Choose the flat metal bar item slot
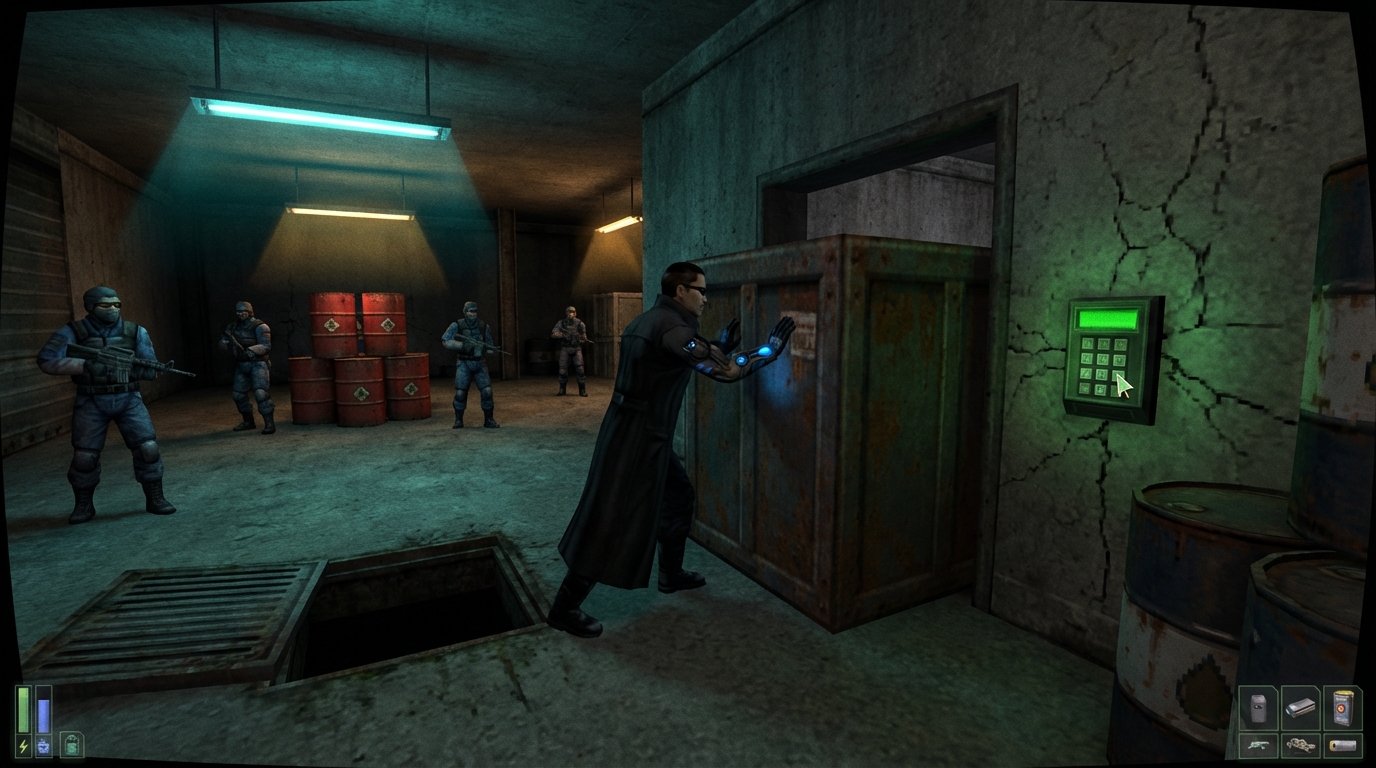Viewport: 1376px width, 768px height. click(x=1300, y=708)
